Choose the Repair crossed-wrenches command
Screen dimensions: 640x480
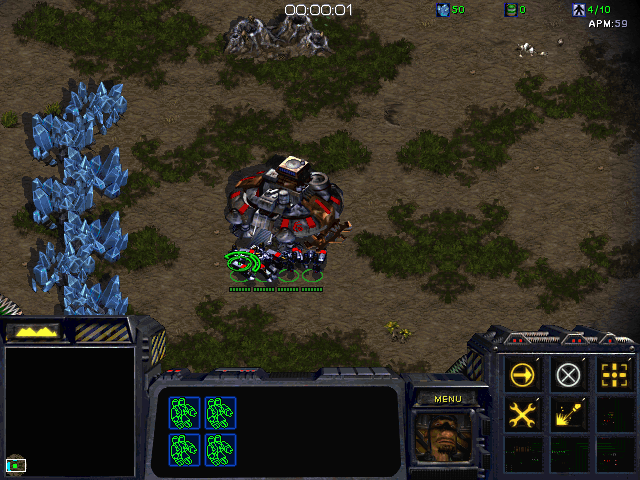click(523, 413)
